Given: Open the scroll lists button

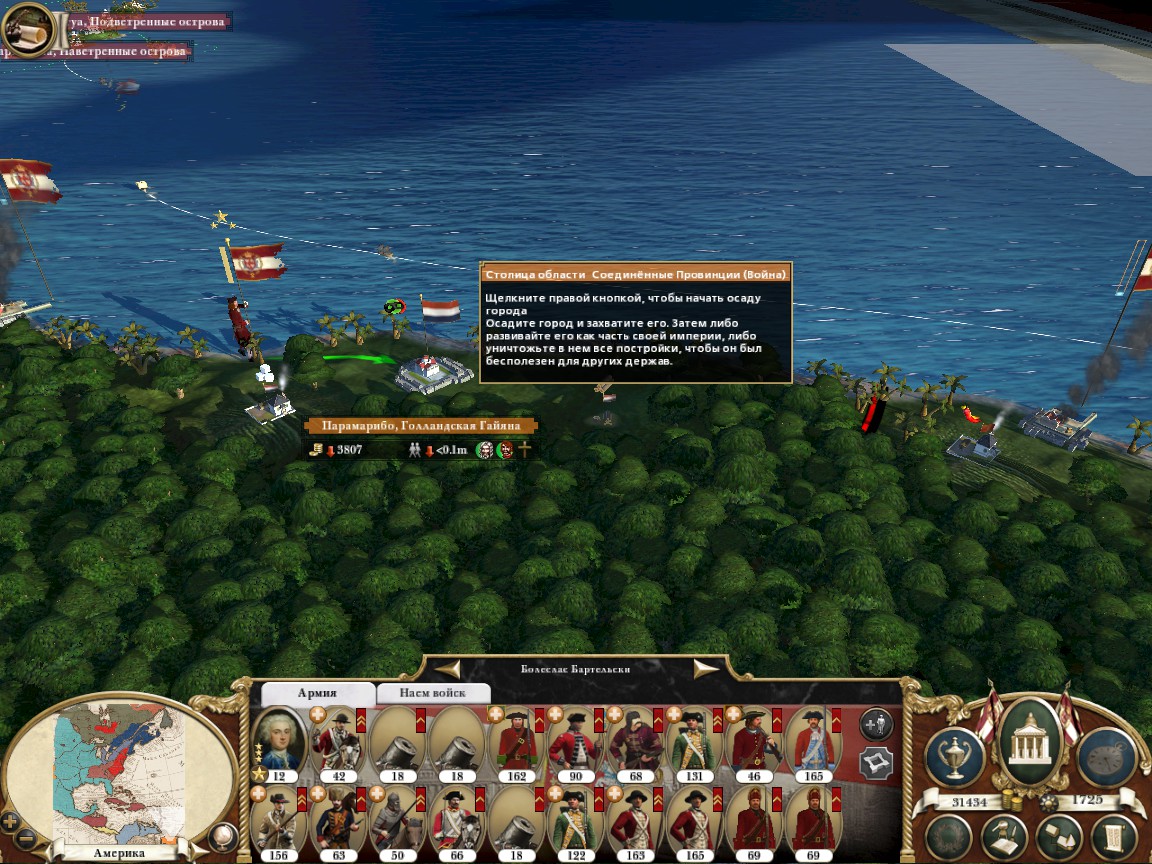Looking at the screenshot, I should click(1113, 838).
